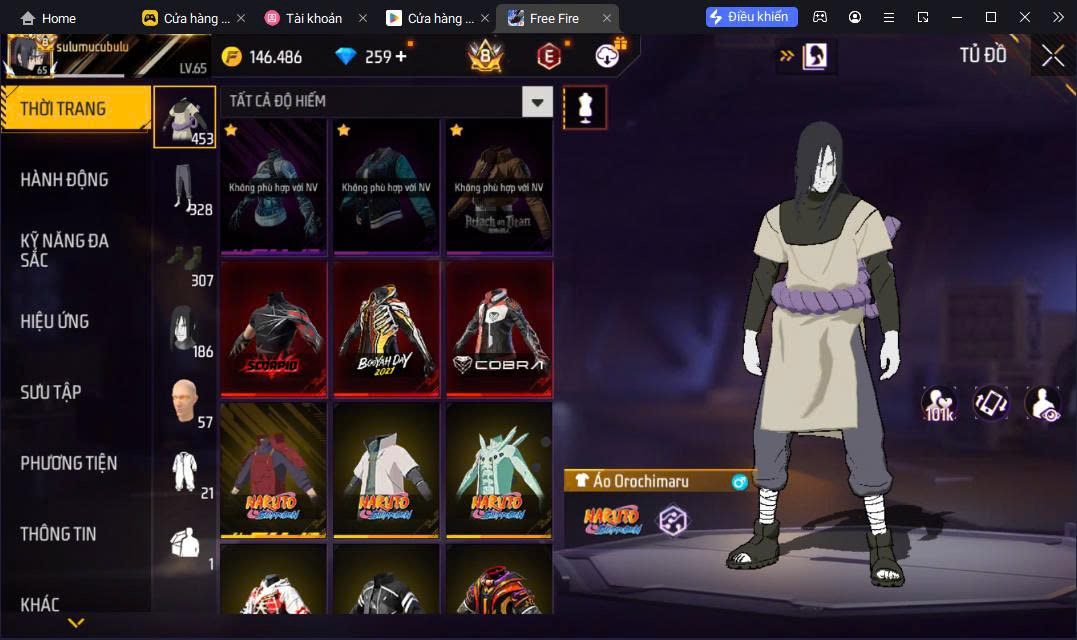
Task: Expand the Tất Cả Độ Hiếm dropdown
Action: 538,101
